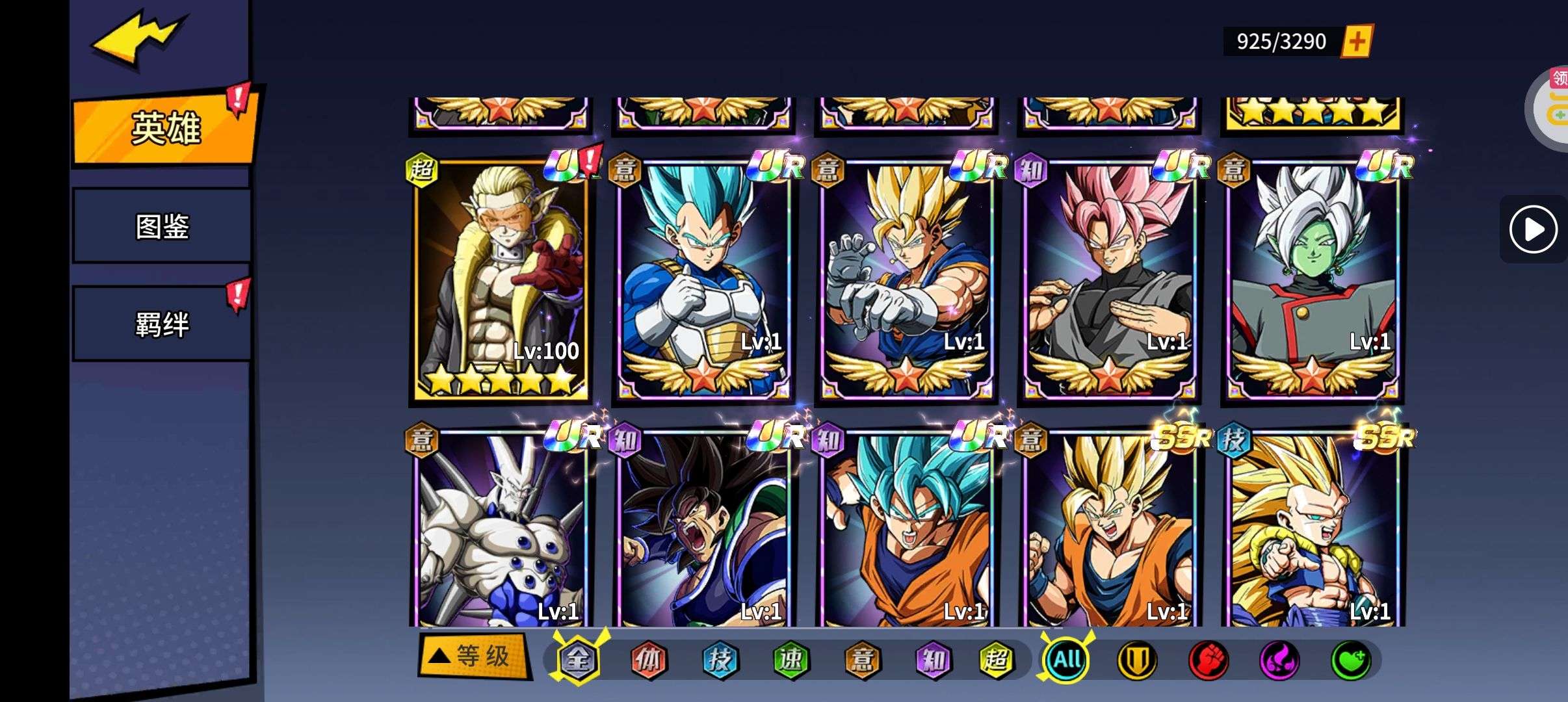Filter heroes by green 速 type
The width and height of the screenshot is (1568, 702).
click(791, 660)
